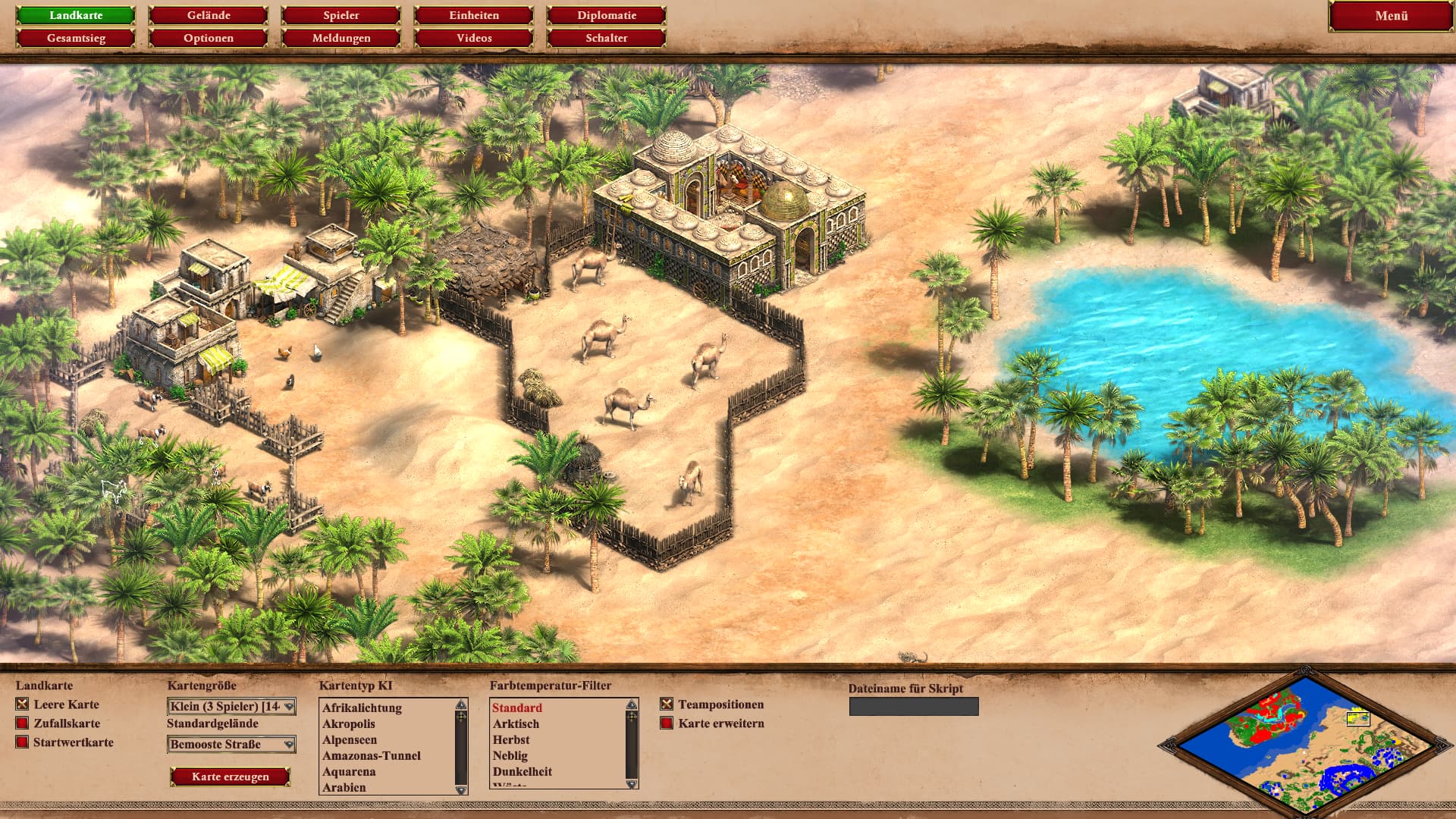
Task: Select the Schalter tab
Action: point(607,38)
